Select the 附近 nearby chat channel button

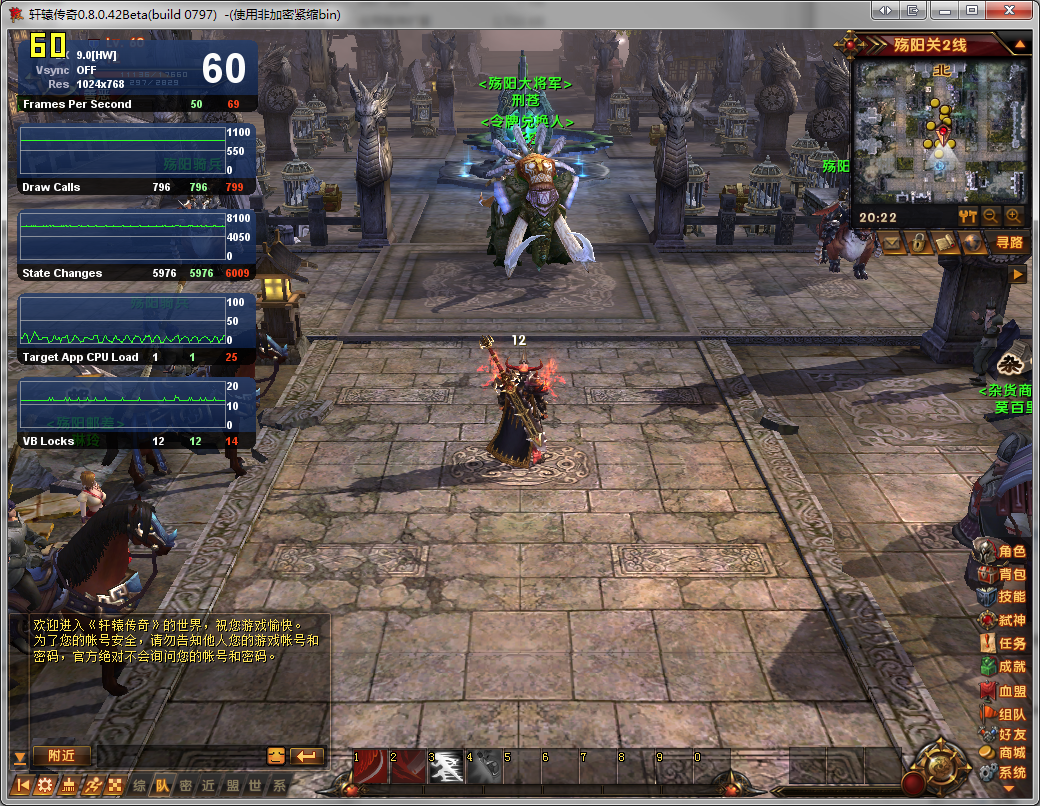click(61, 756)
